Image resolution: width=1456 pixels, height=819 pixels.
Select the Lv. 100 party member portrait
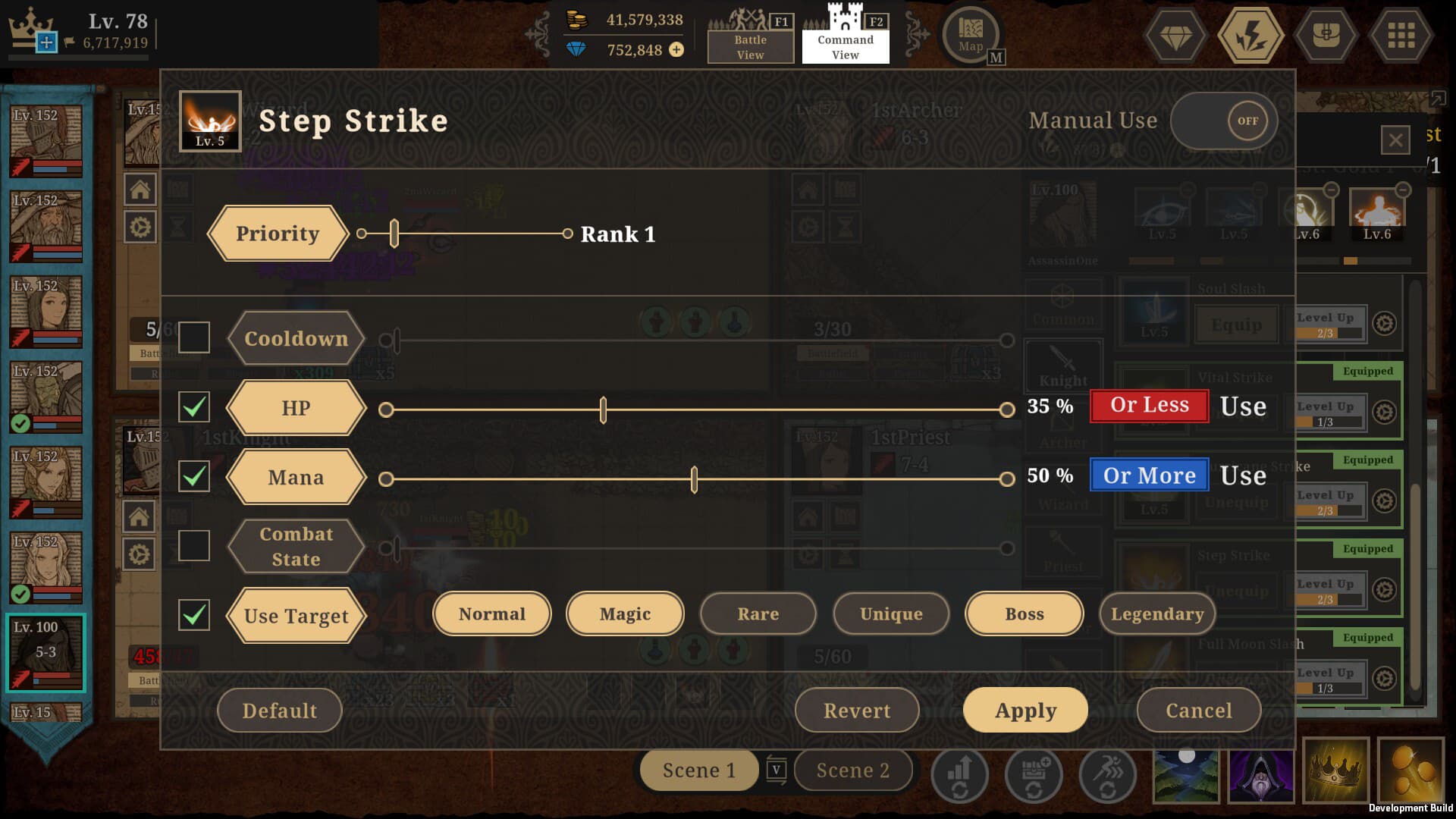coord(45,652)
